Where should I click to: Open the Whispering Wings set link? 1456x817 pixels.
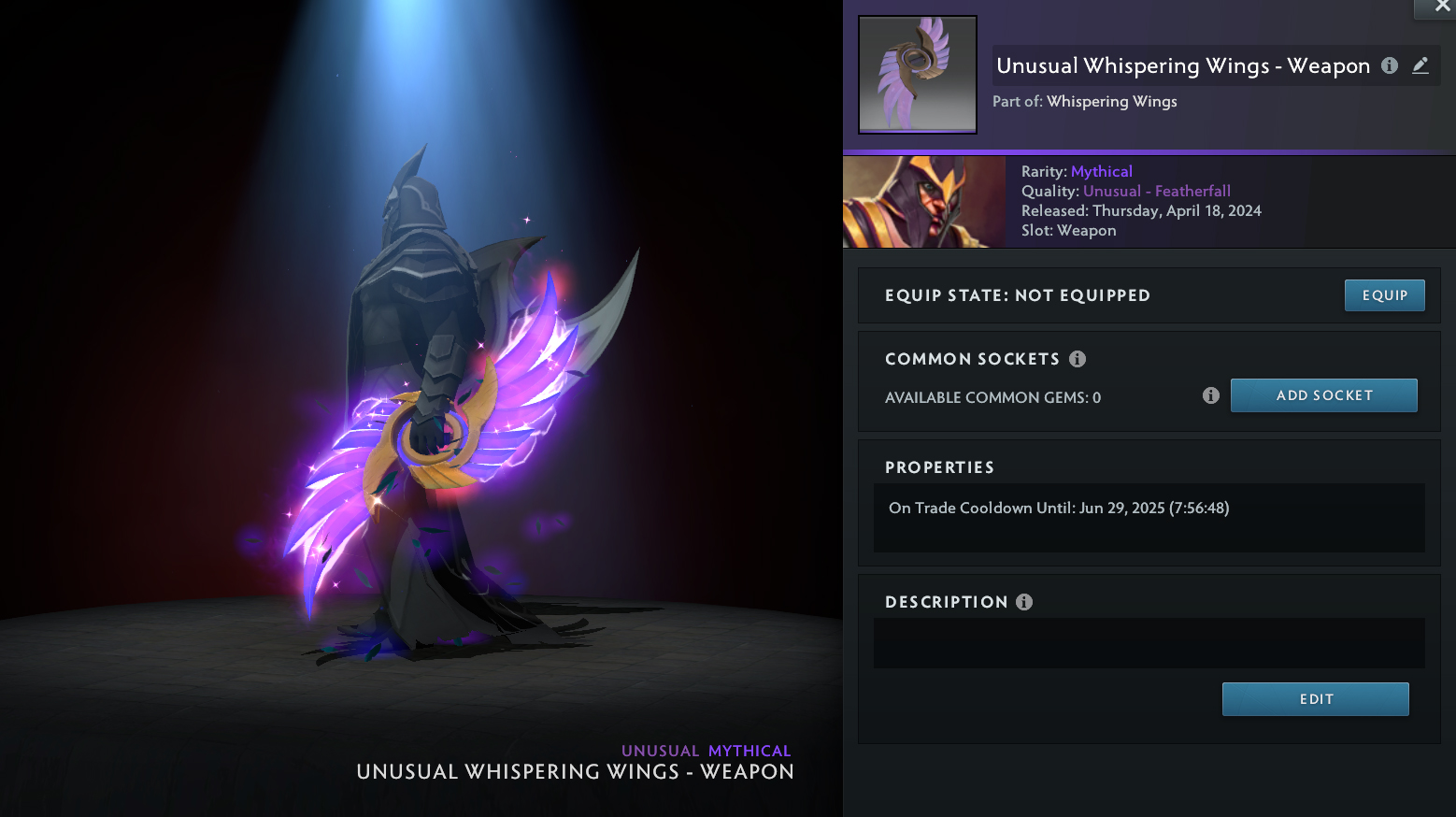pyautogui.click(x=1111, y=102)
